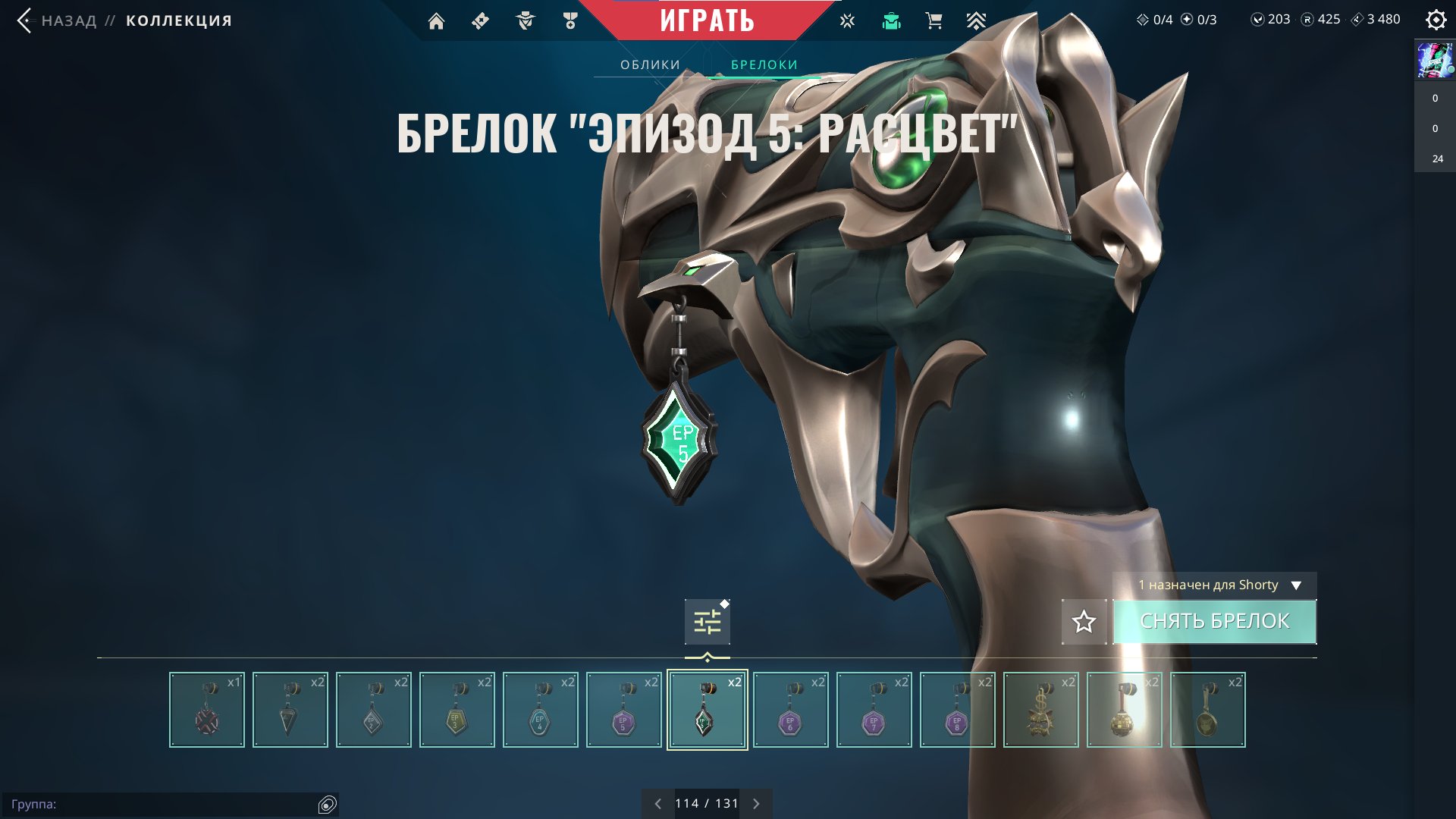This screenshot has height=819, width=1456.
Task: Open the home screen via the house icon
Action: pos(436,21)
